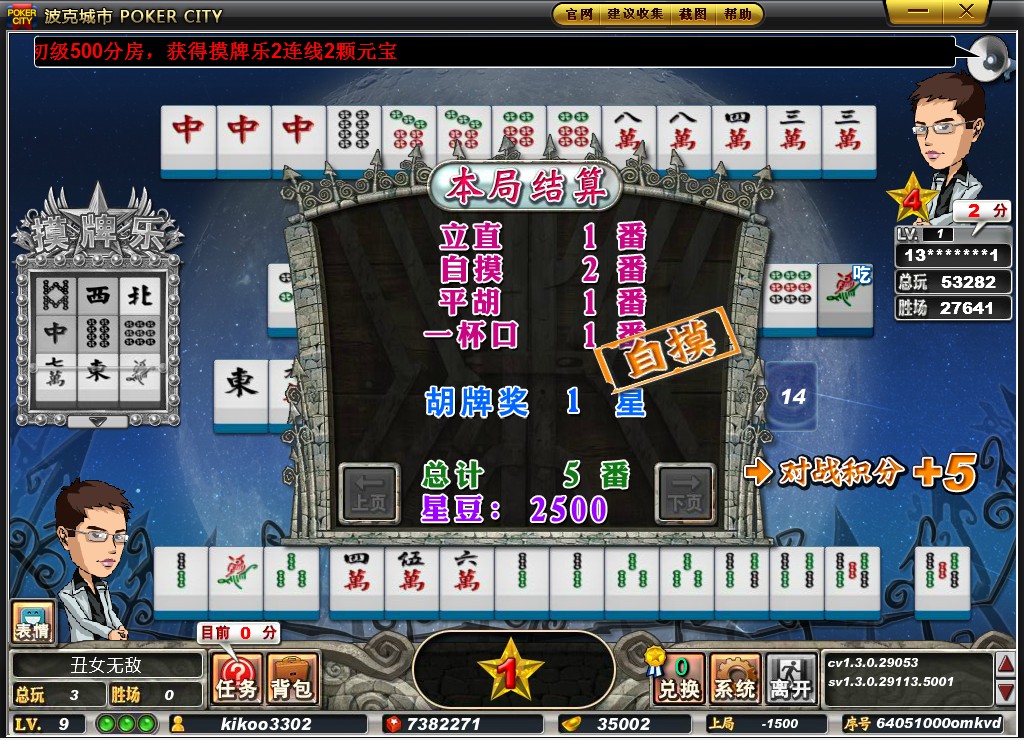The image size is (1024, 740).
Task: Open the 表情 emoticon panel
Action: click(x=29, y=622)
